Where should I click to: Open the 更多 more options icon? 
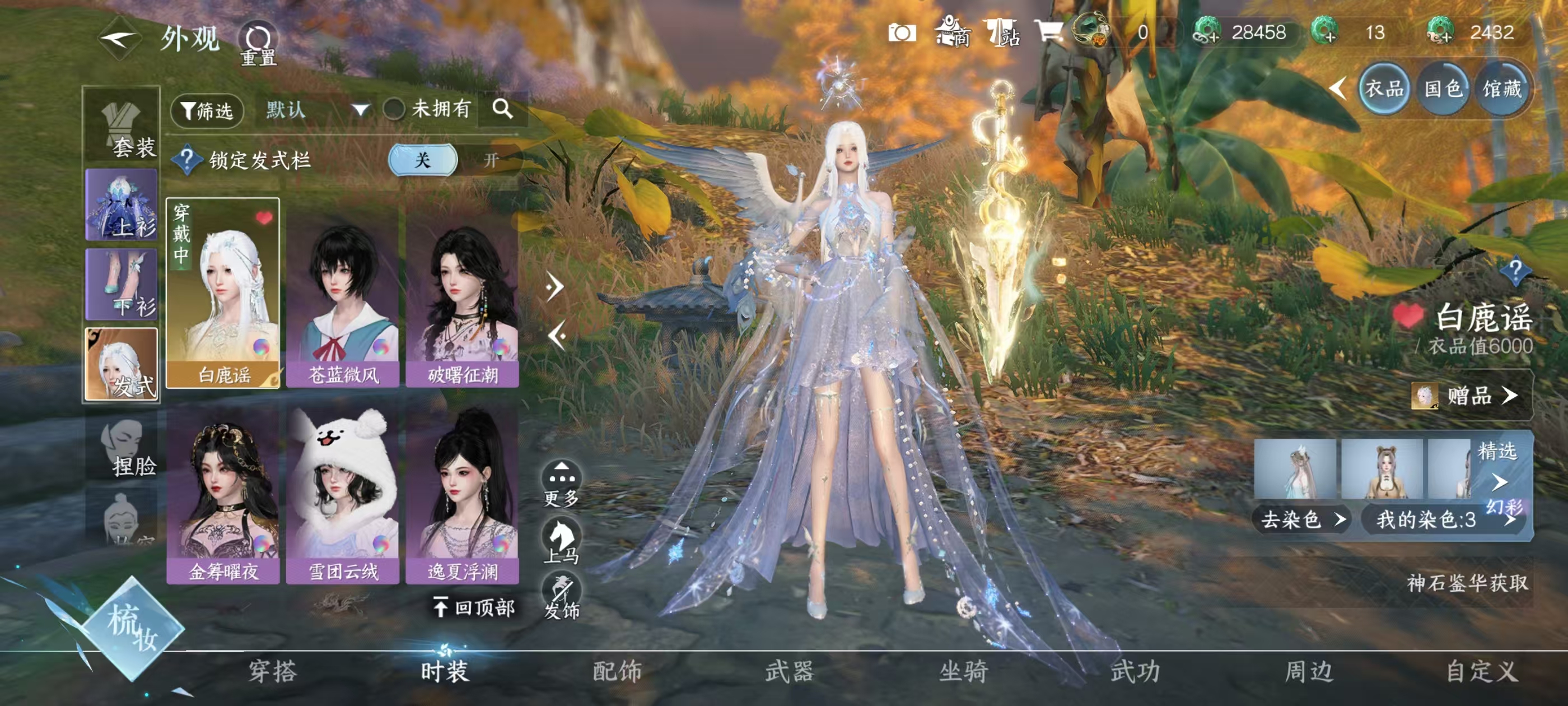coord(563,472)
